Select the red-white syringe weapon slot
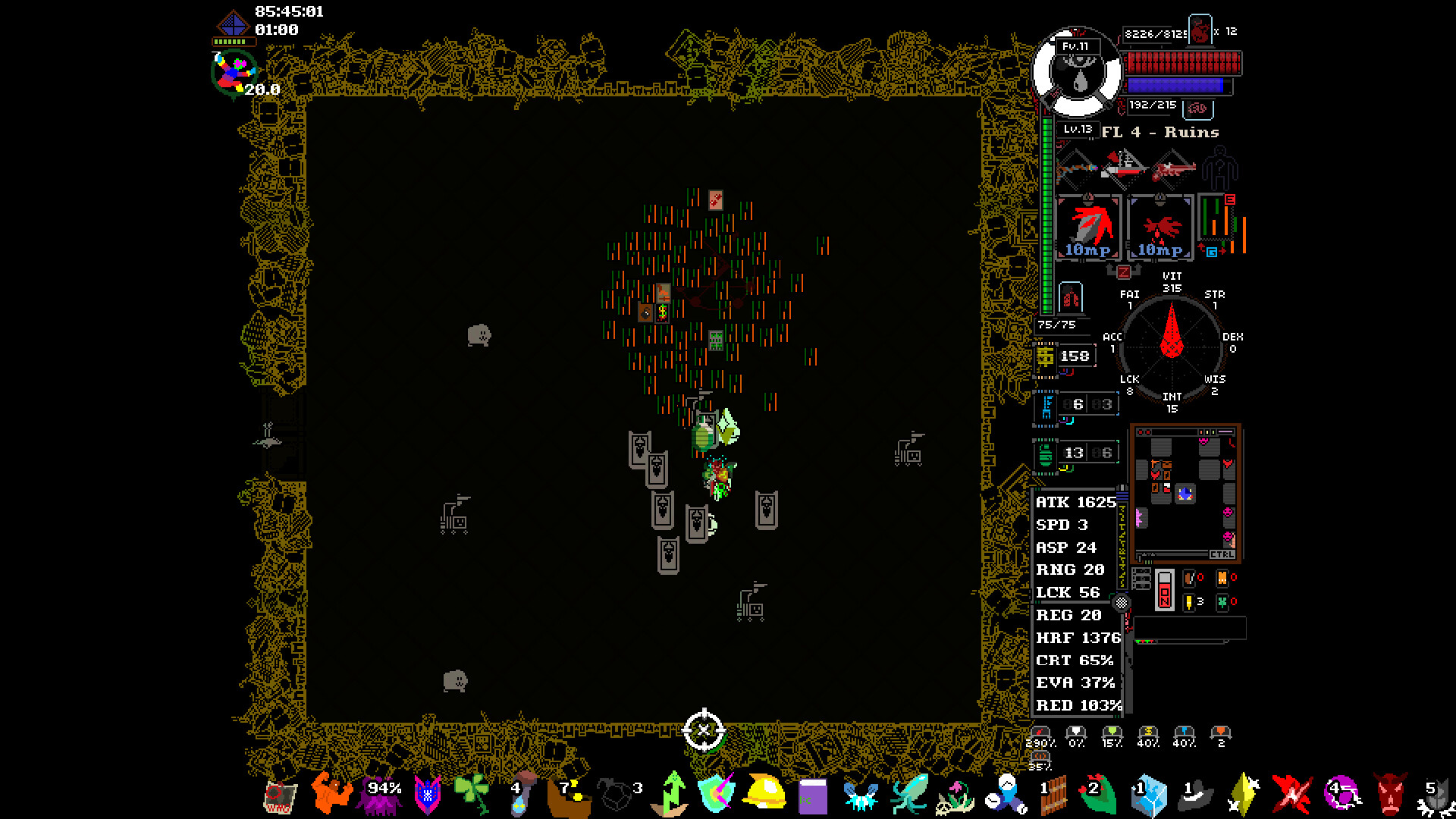The height and width of the screenshot is (819, 1456). [x=1124, y=167]
